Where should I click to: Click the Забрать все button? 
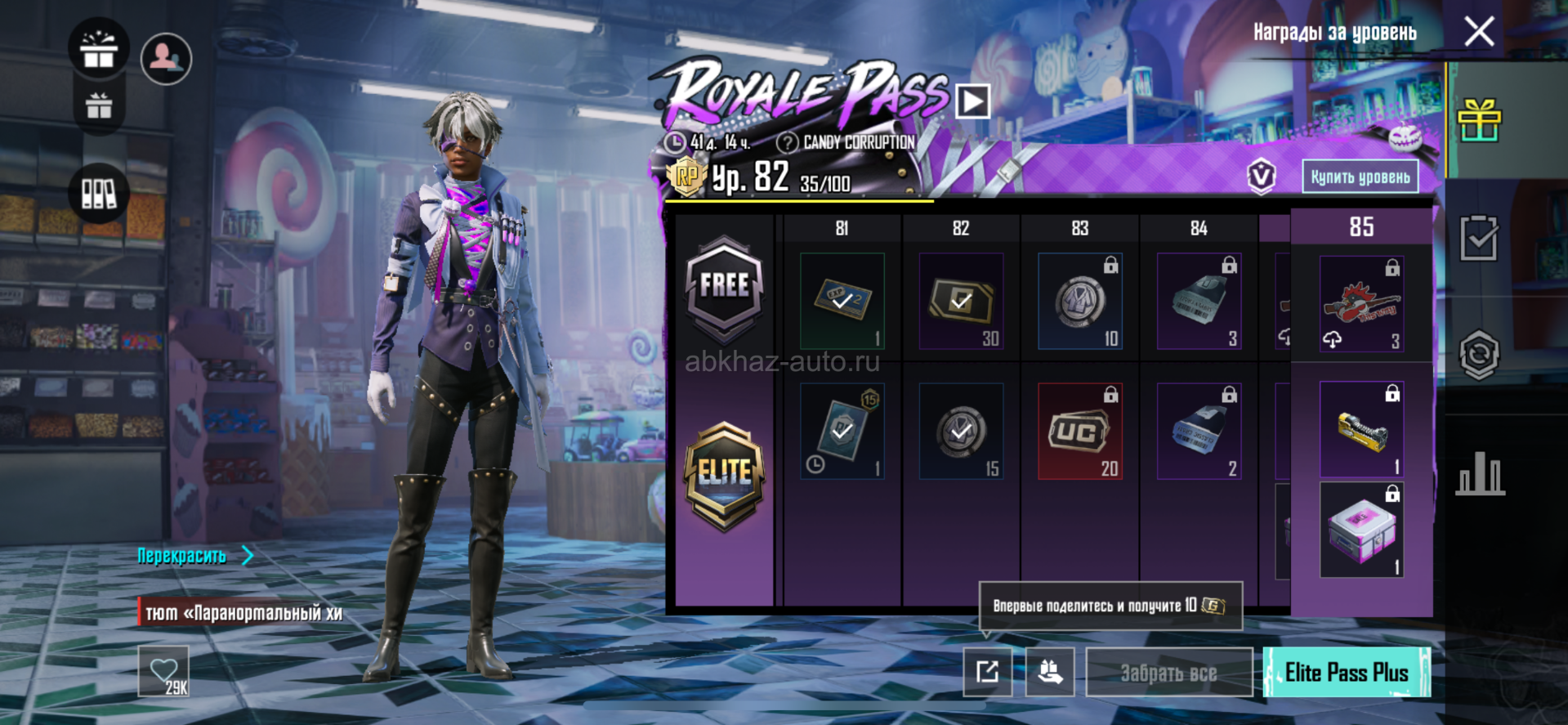[1168, 673]
